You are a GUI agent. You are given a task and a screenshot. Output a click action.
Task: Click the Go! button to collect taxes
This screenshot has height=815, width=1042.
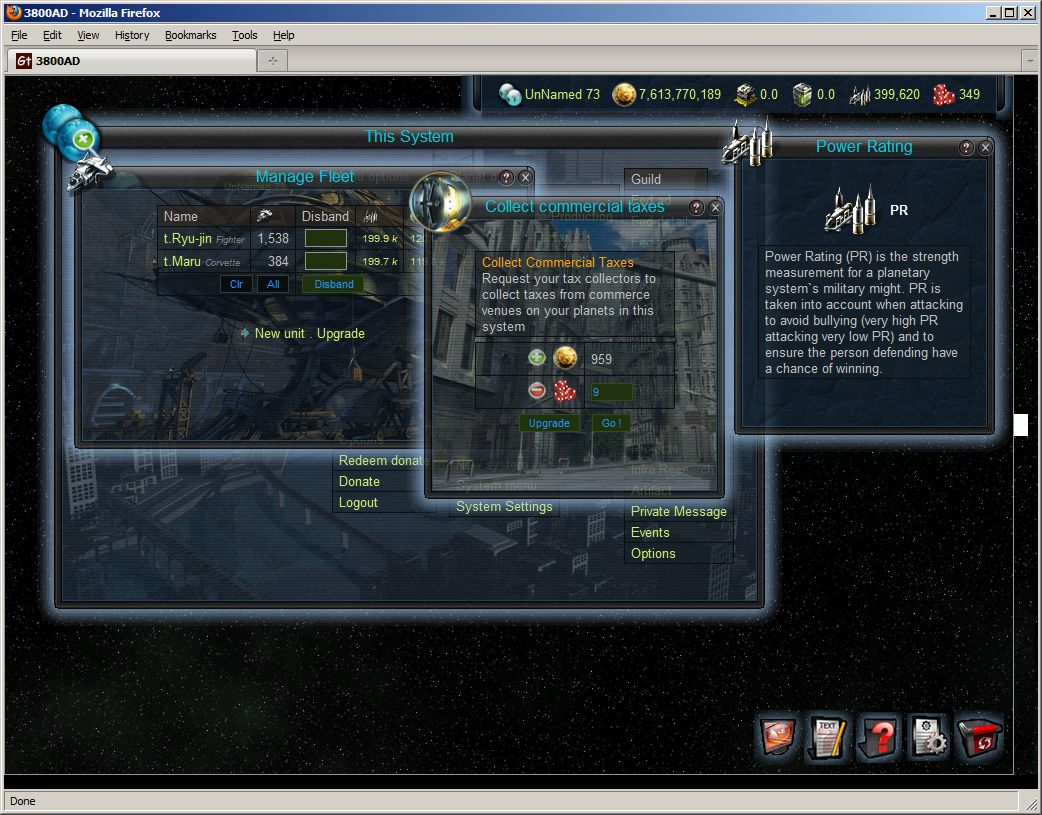click(610, 423)
